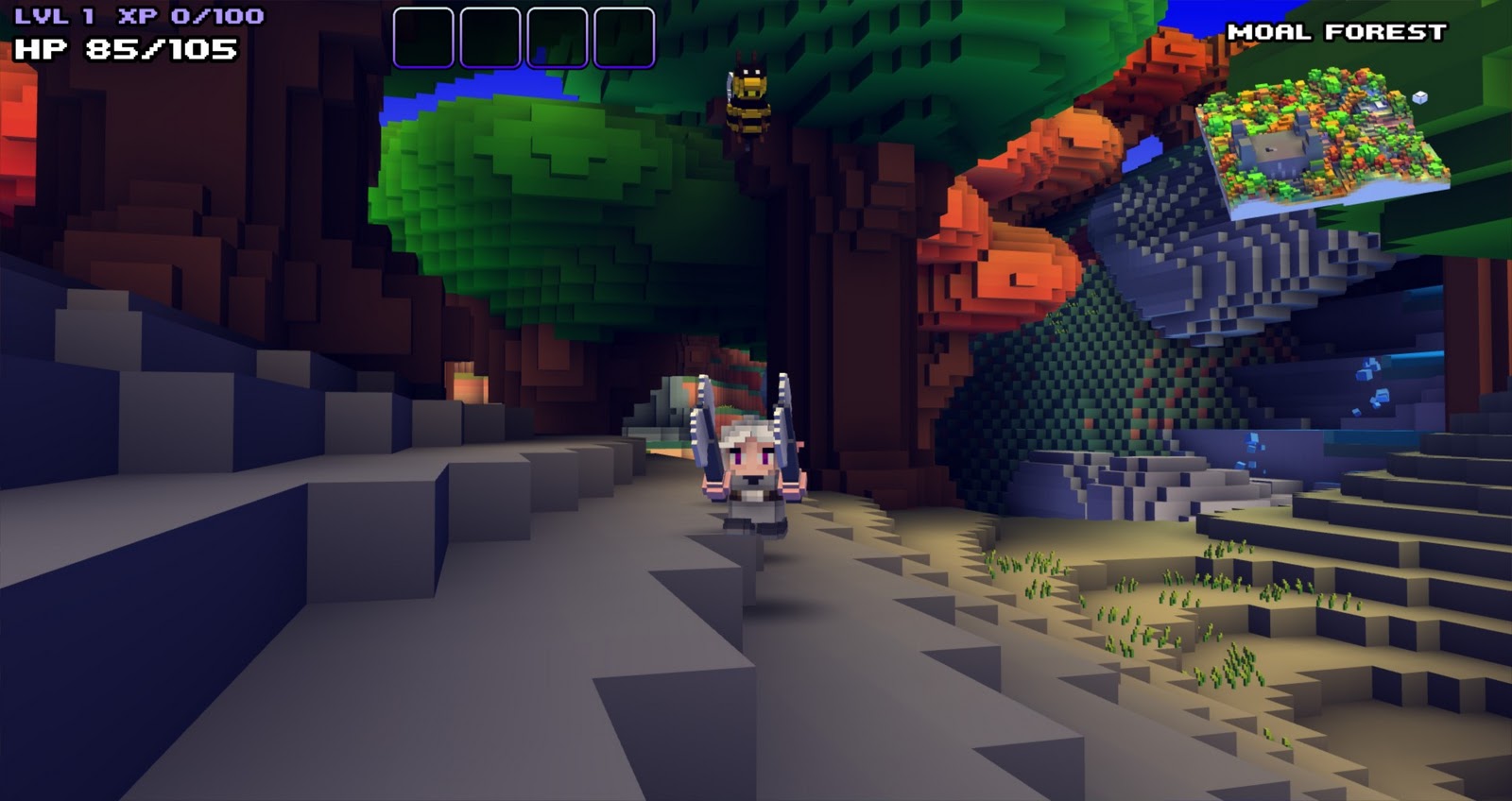1512x801 pixels.
Task: Click on the player character
Action: tap(751, 472)
